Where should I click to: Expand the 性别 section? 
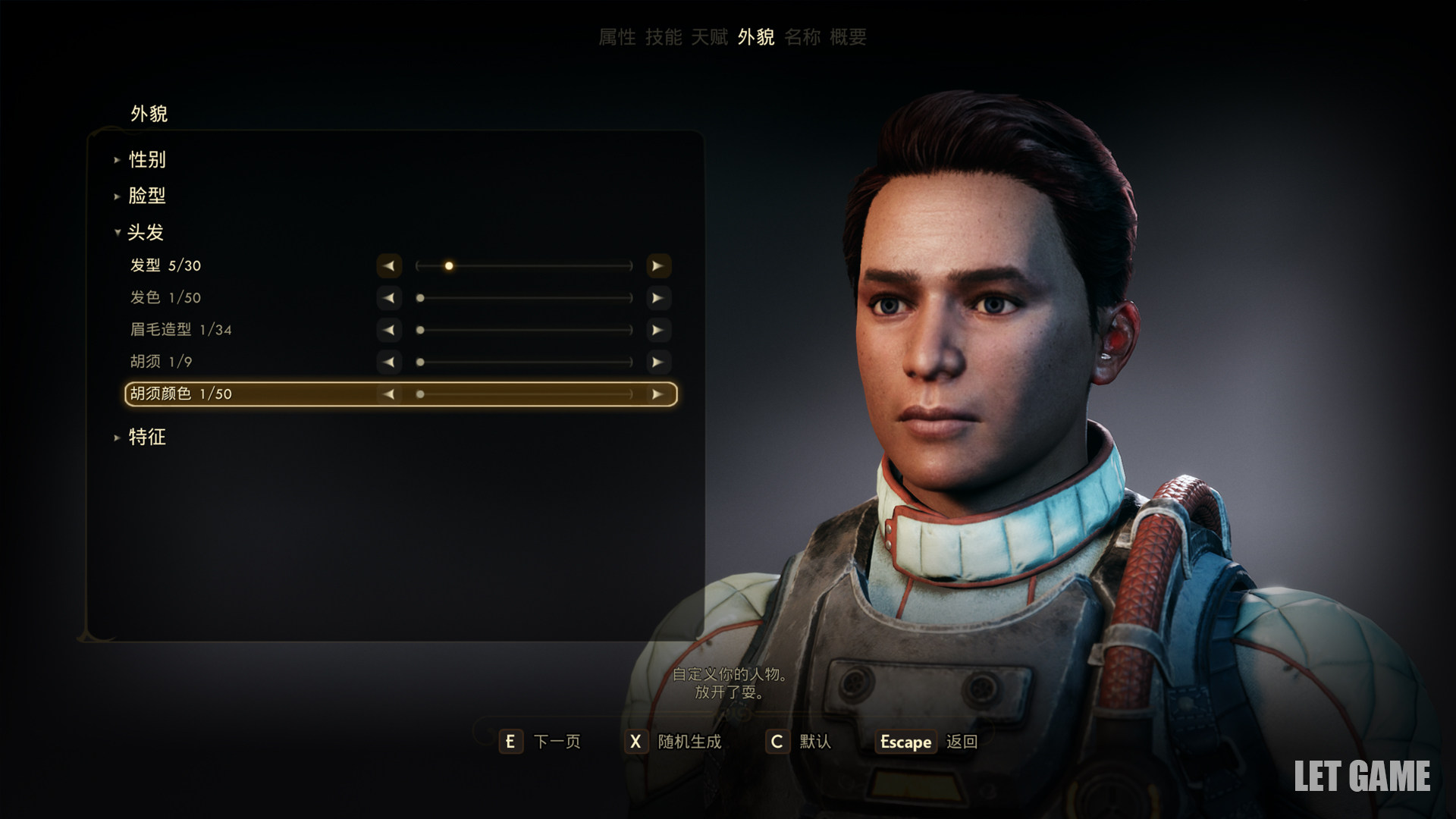(146, 160)
